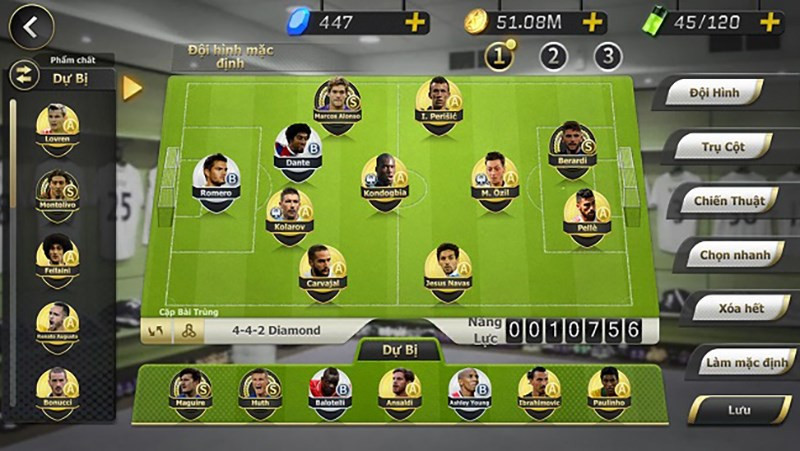This screenshot has width=800, height=451.
Task: Switch to lineup preset 3
Action: click(607, 56)
